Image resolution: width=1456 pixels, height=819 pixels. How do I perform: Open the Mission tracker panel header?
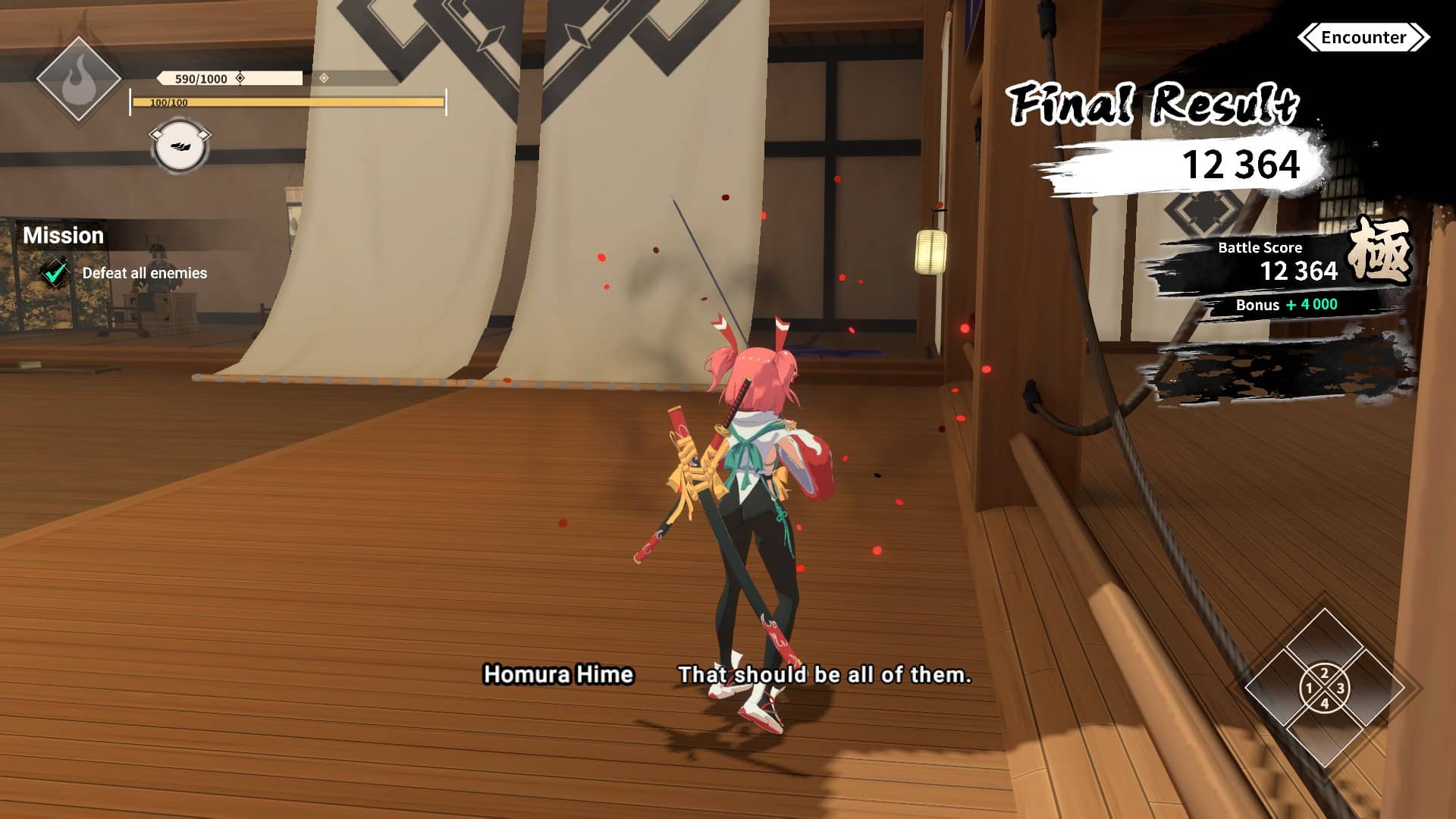pos(64,235)
